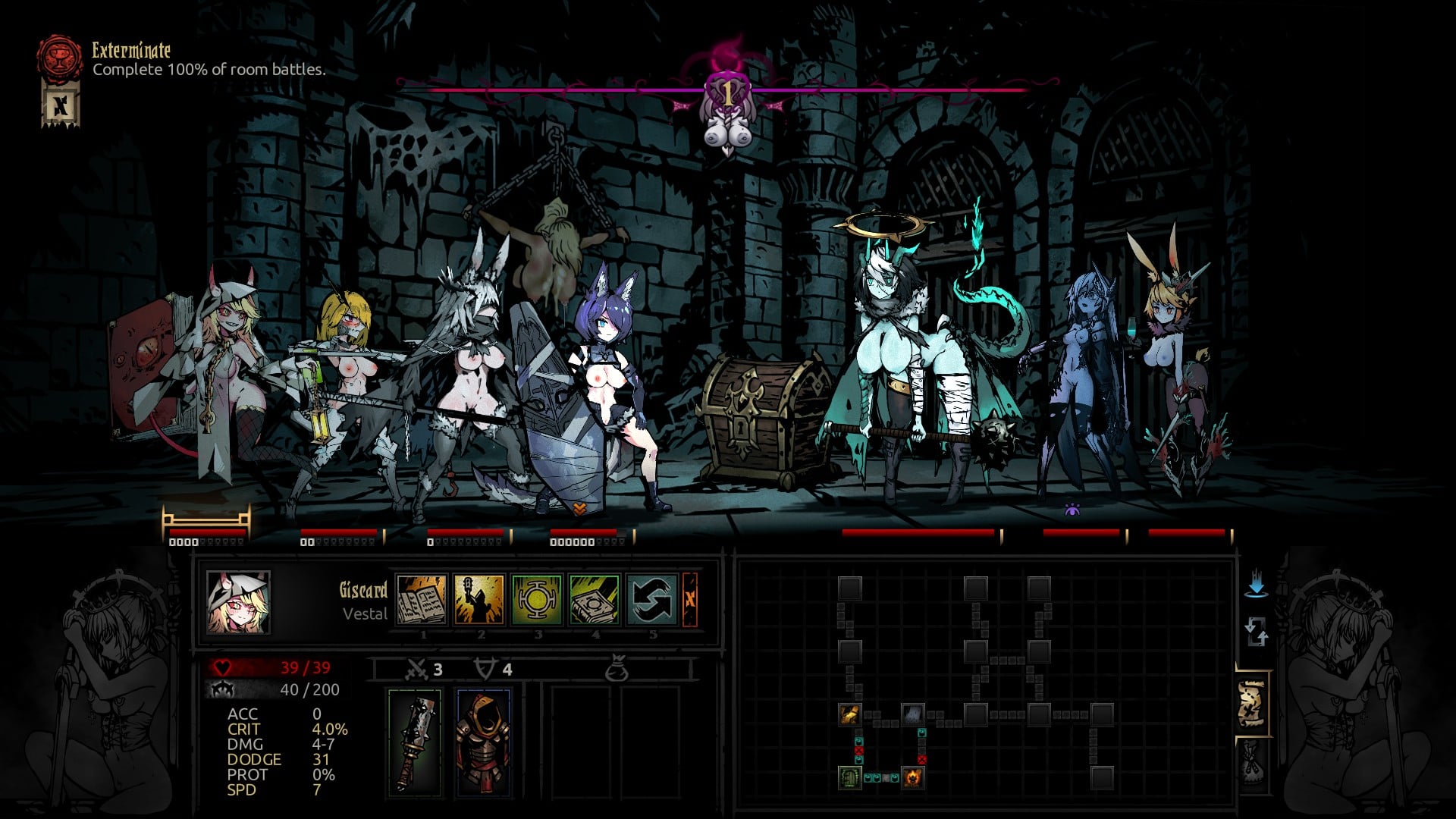The height and width of the screenshot is (819, 1456).
Task: Click the torch meter above the party health bars
Action: [x=205, y=519]
